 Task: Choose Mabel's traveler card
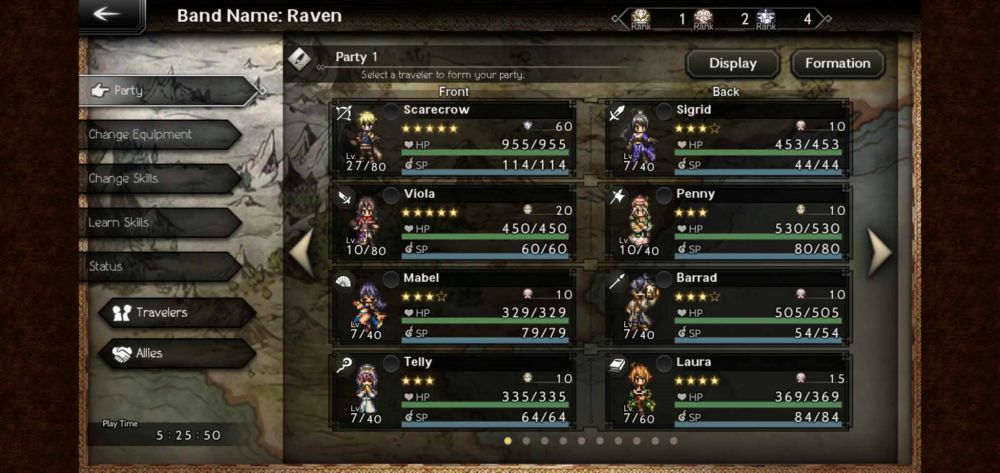[455, 306]
